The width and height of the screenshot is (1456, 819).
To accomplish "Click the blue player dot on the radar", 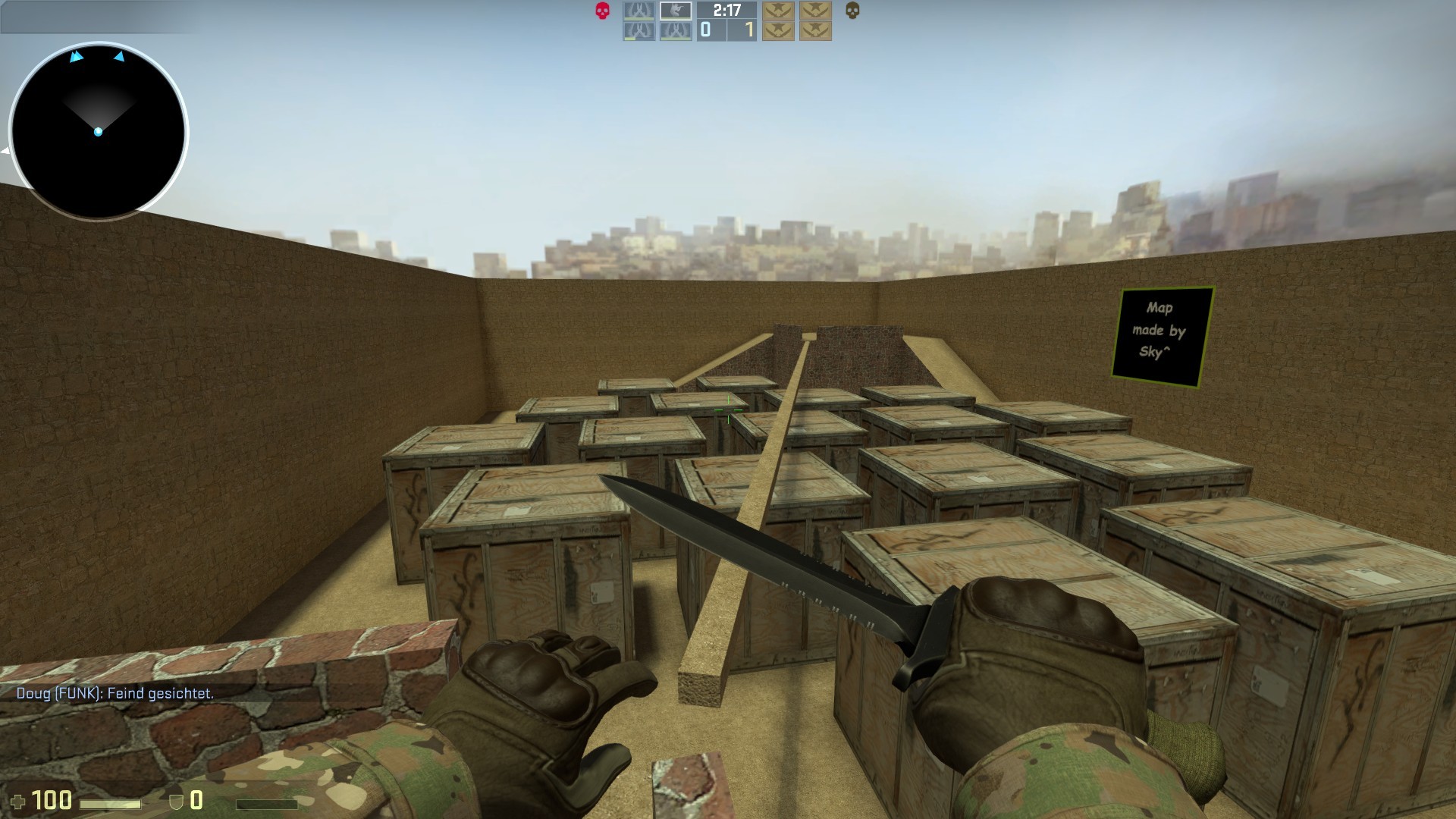I will tap(99, 130).
